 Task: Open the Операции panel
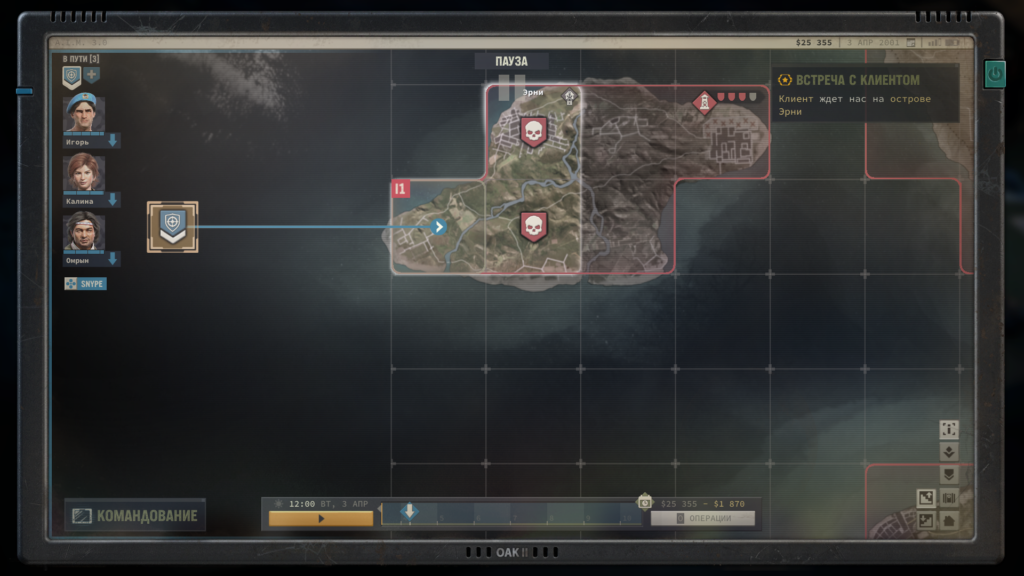702,518
